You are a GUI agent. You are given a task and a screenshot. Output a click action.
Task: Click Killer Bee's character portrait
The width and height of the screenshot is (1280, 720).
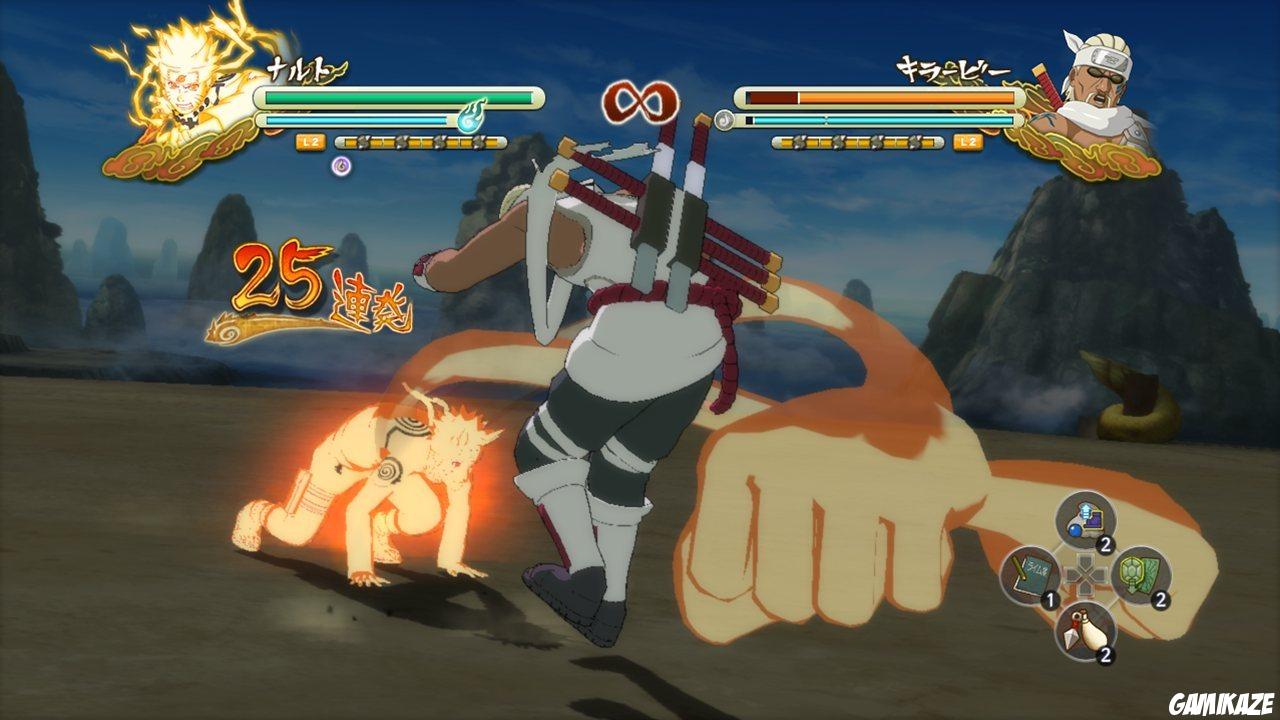(1095, 80)
